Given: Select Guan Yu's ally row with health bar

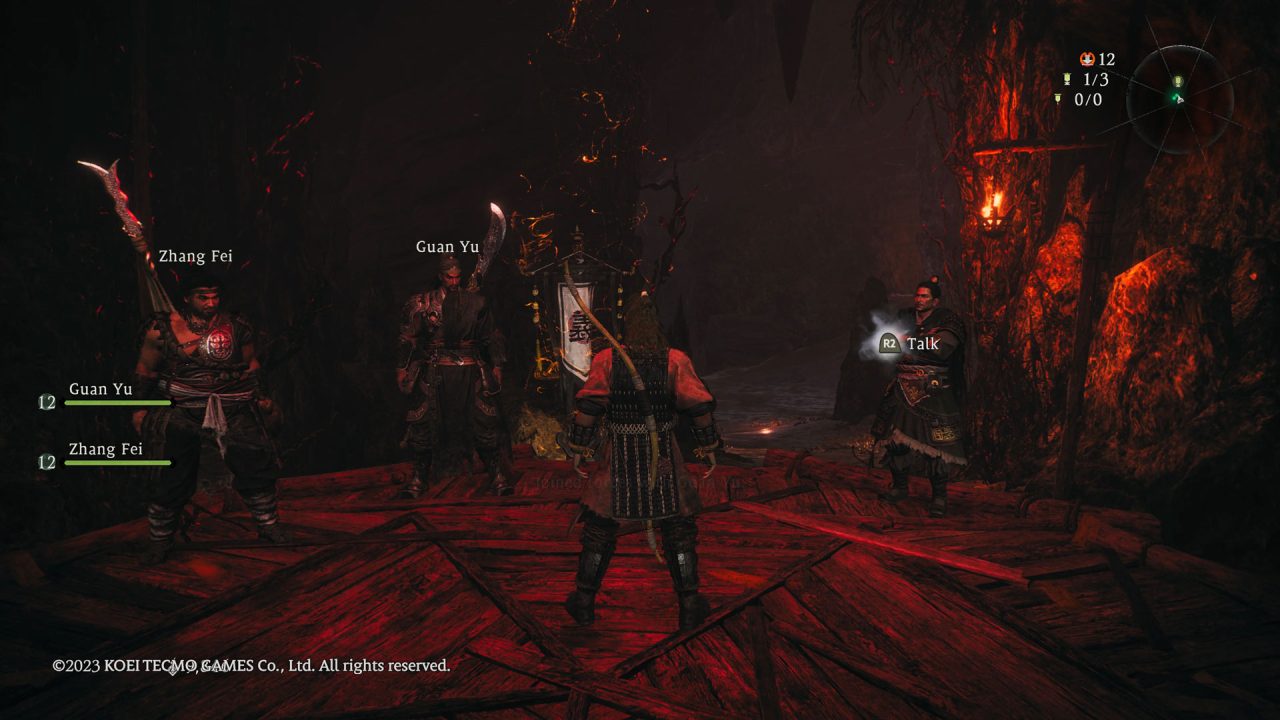Looking at the screenshot, I should 106,396.
